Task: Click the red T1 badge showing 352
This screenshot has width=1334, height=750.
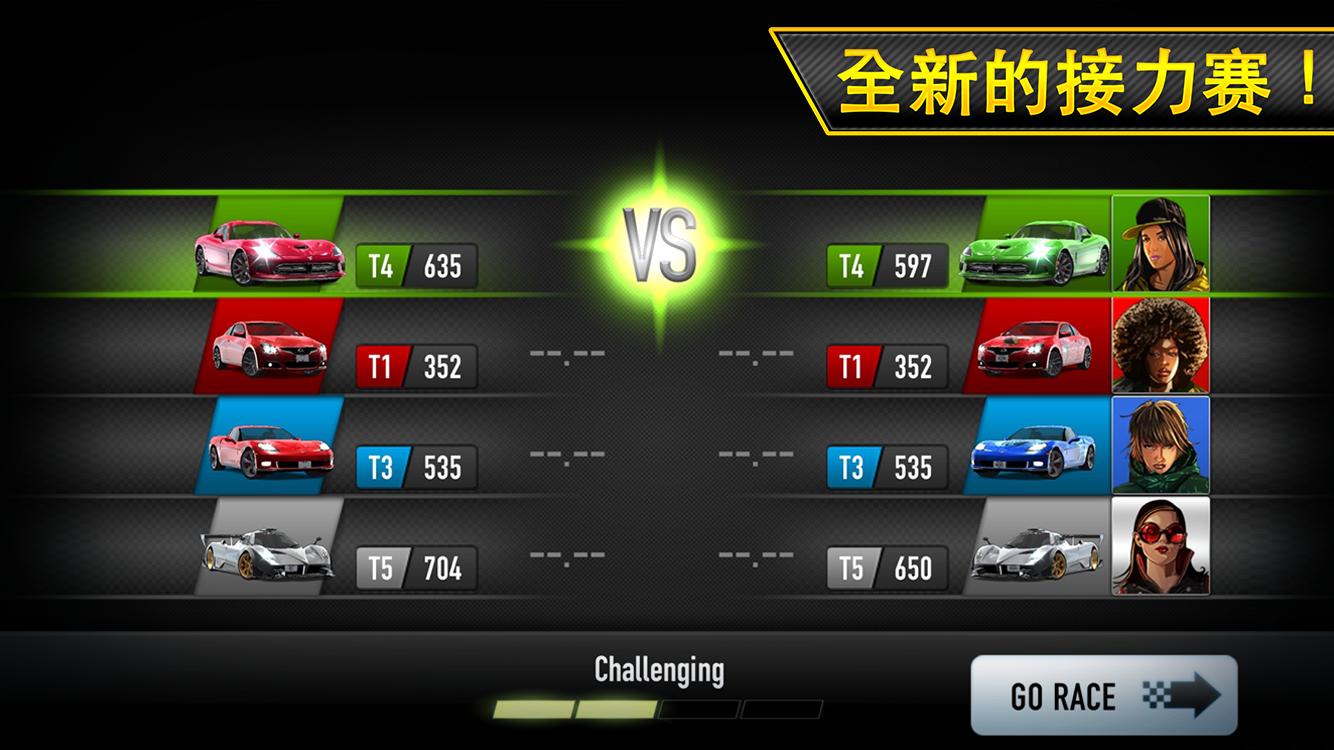Action: pos(416,367)
